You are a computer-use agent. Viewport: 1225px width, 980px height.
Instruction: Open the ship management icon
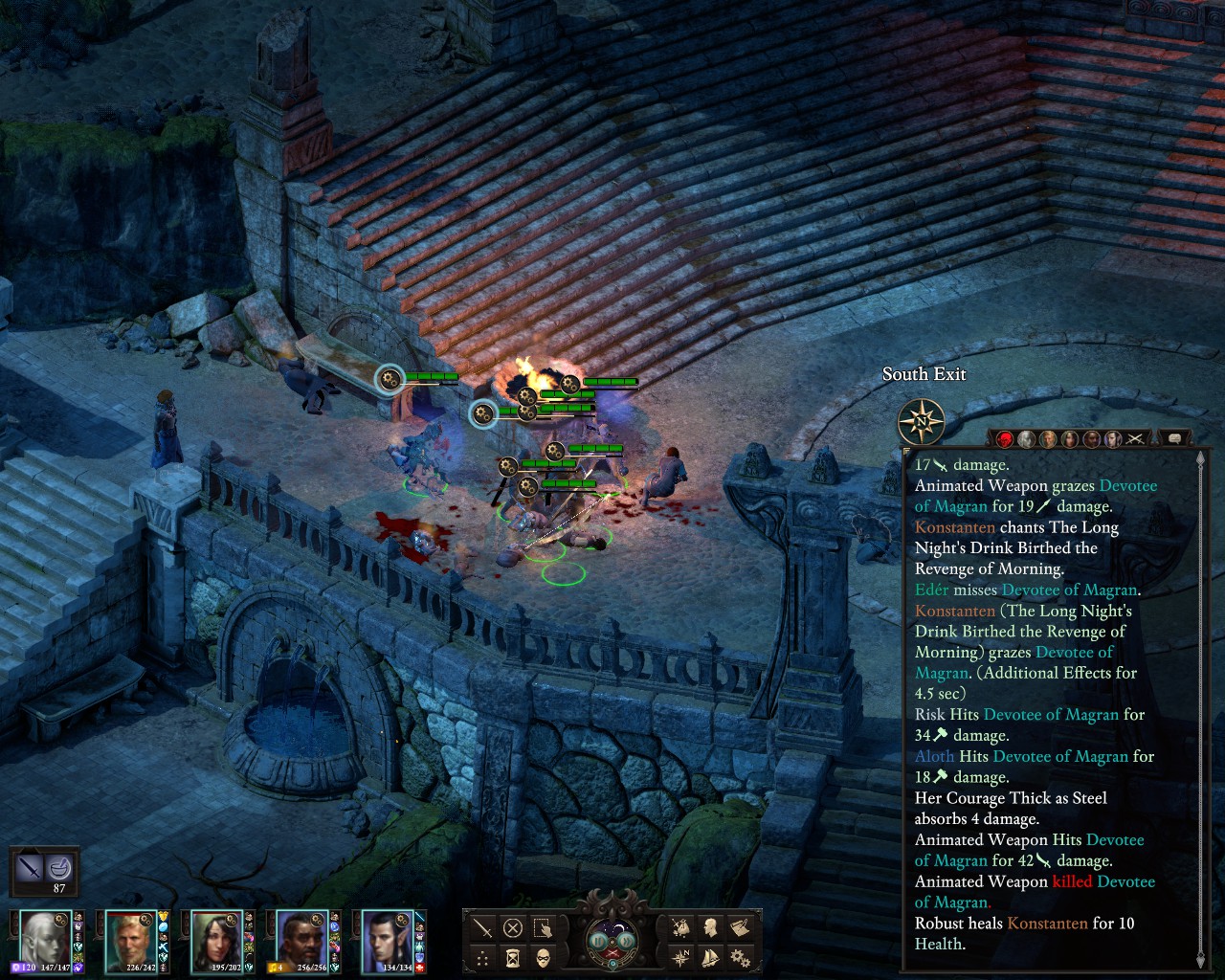[710, 957]
